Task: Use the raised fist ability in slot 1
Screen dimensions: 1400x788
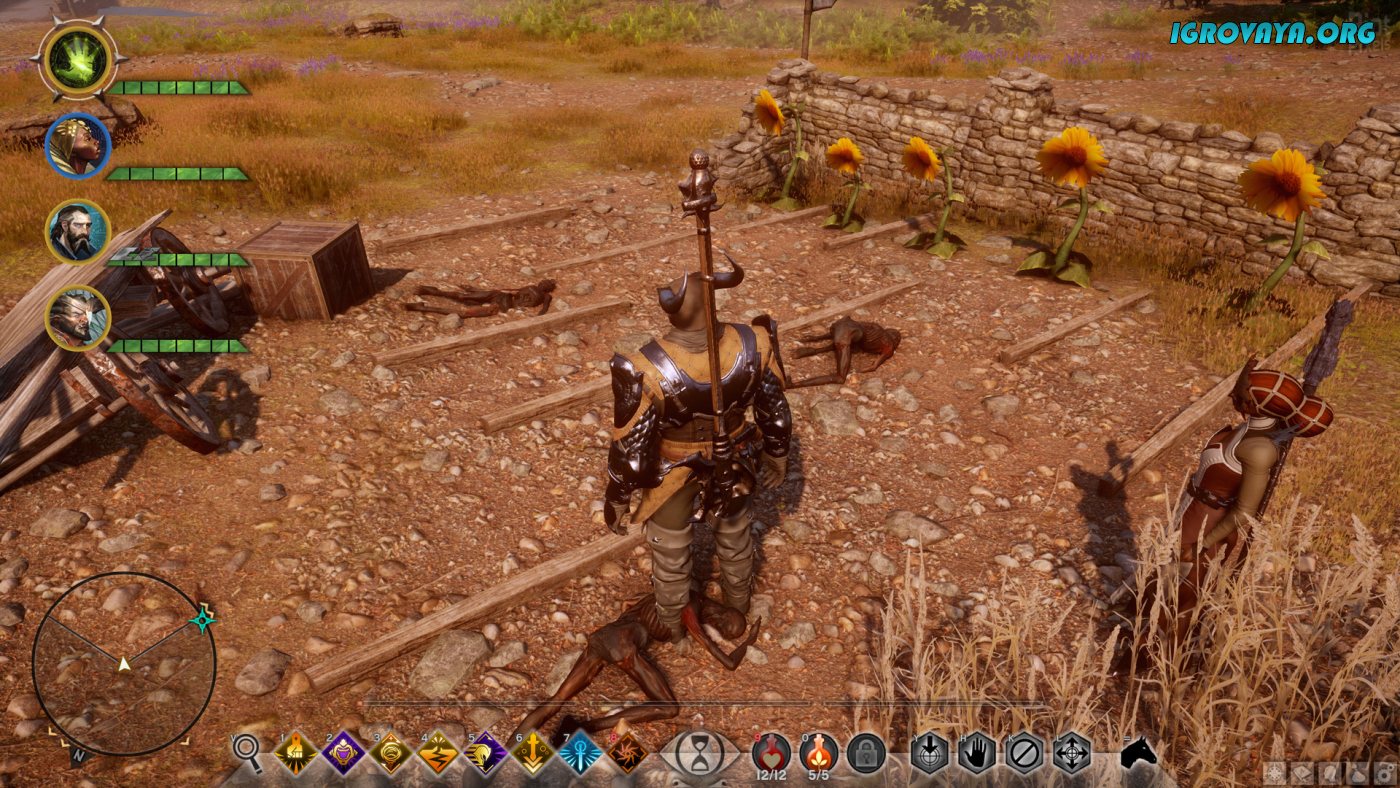Action: tap(296, 753)
